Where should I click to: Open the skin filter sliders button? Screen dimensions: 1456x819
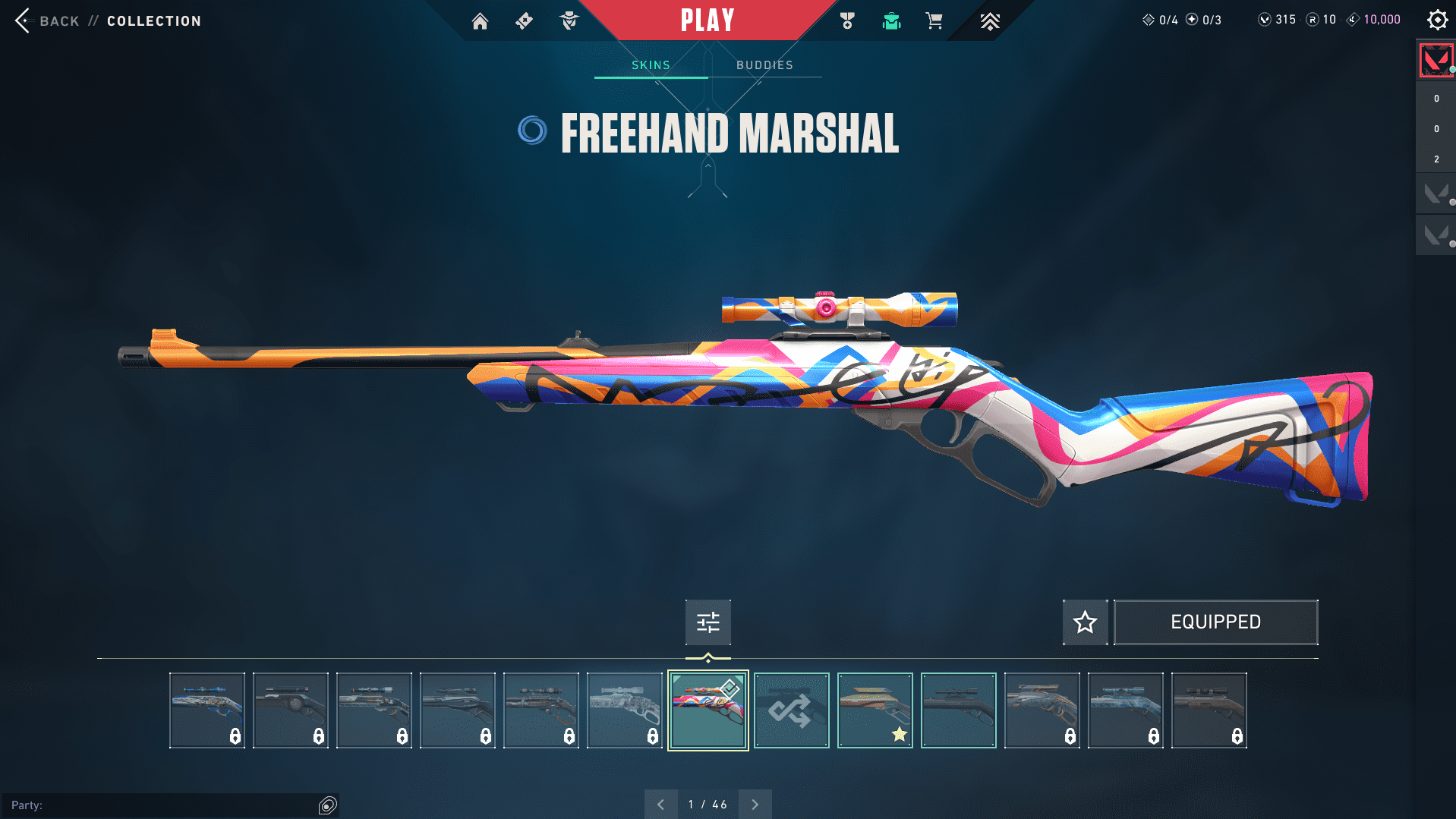click(x=708, y=622)
